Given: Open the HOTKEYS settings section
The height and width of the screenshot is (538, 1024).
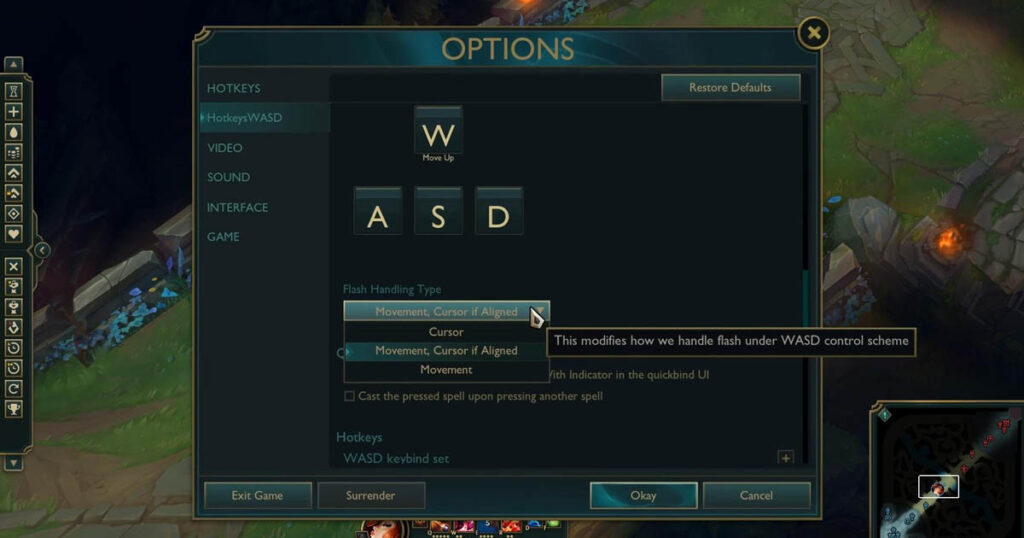Looking at the screenshot, I should coord(233,88).
